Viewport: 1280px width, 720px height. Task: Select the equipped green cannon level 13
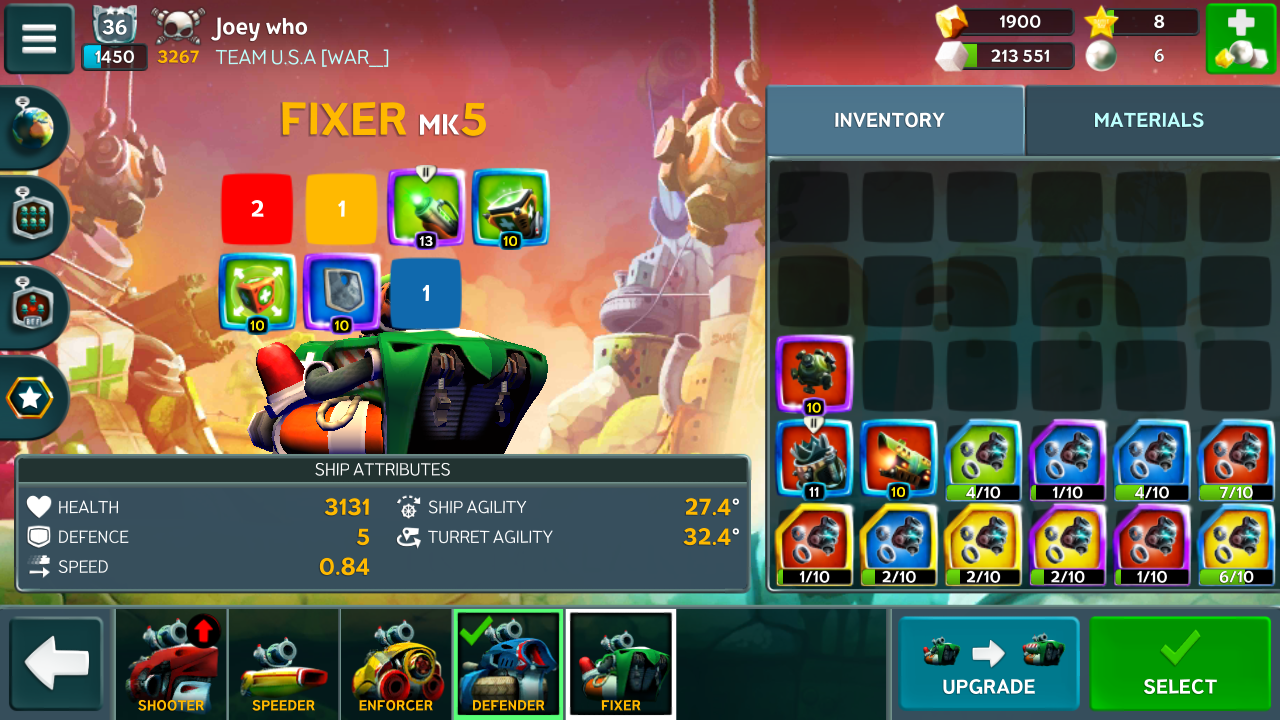click(426, 207)
